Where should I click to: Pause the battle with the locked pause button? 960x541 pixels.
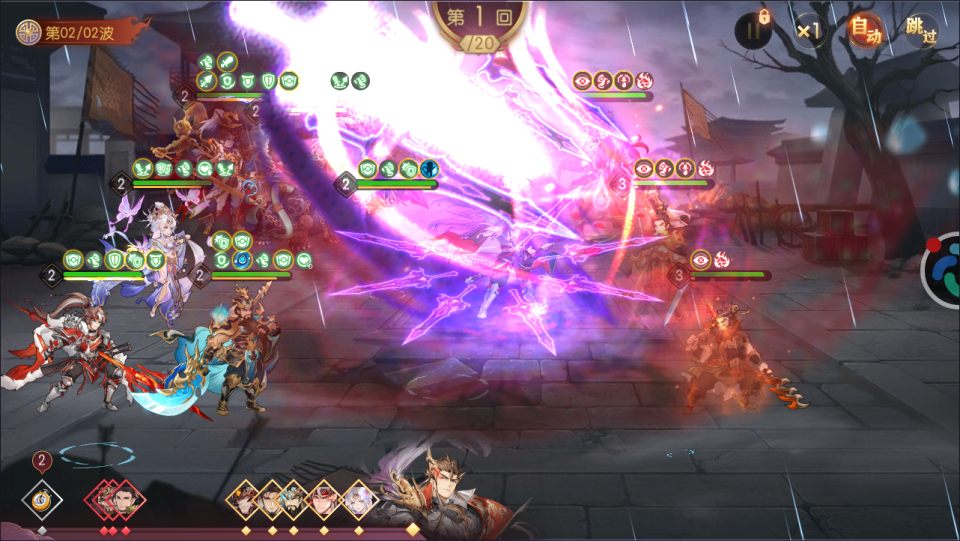[754, 30]
